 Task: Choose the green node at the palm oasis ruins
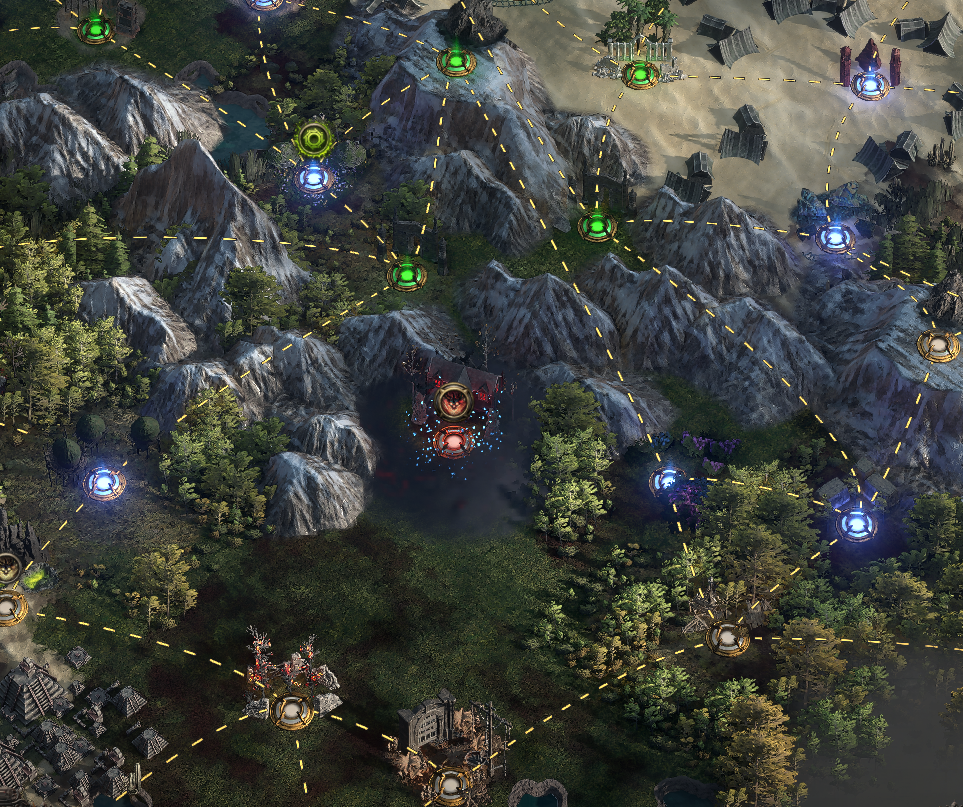pyautogui.click(x=639, y=73)
